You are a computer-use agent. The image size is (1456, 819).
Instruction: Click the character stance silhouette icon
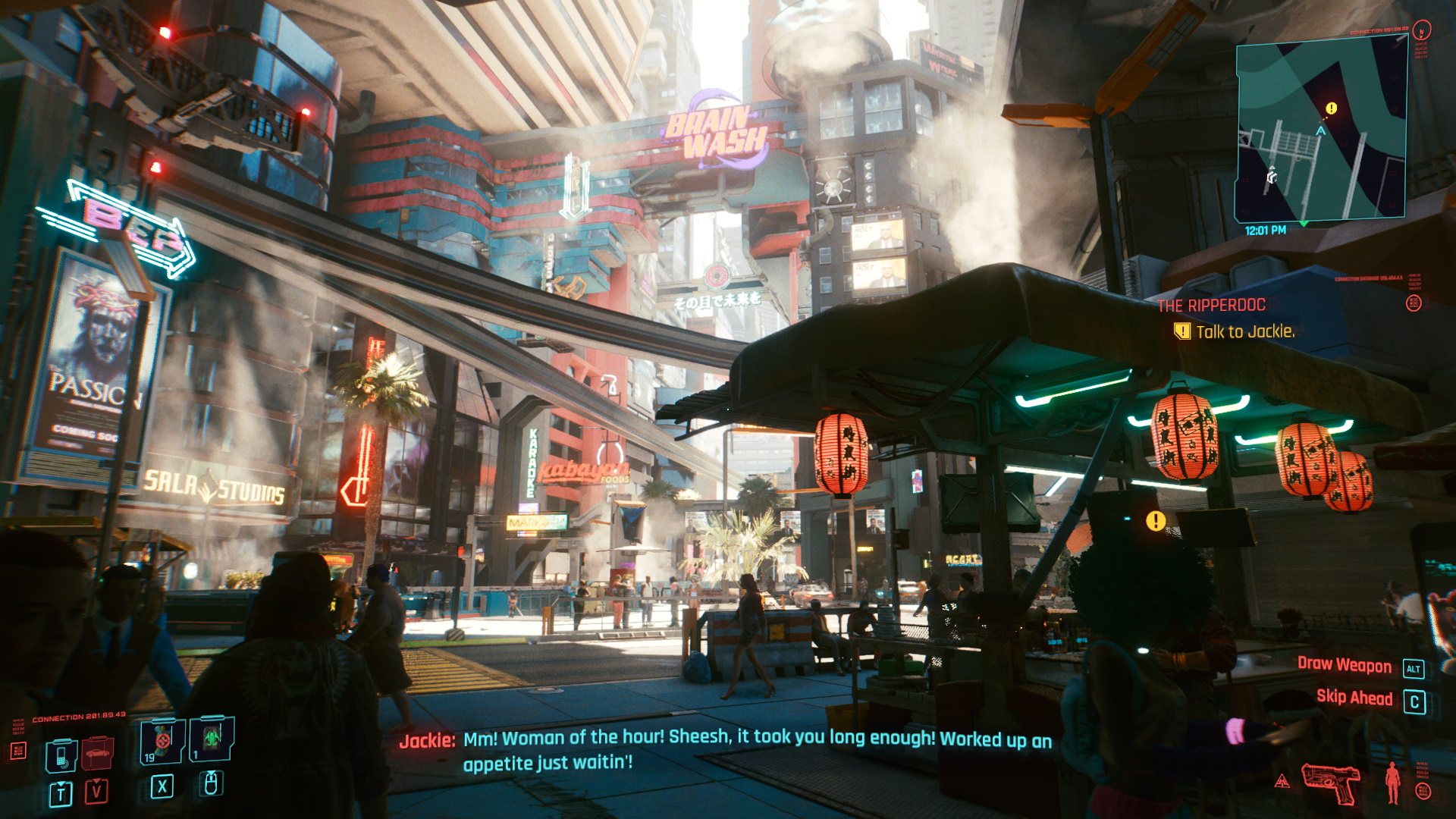1392,782
